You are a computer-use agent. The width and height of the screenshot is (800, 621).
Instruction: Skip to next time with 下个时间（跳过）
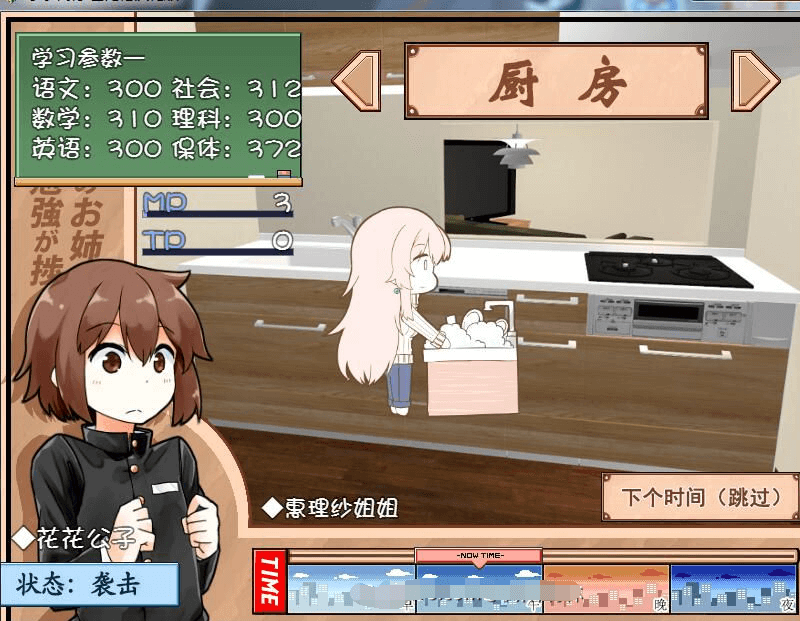[x=699, y=497]
